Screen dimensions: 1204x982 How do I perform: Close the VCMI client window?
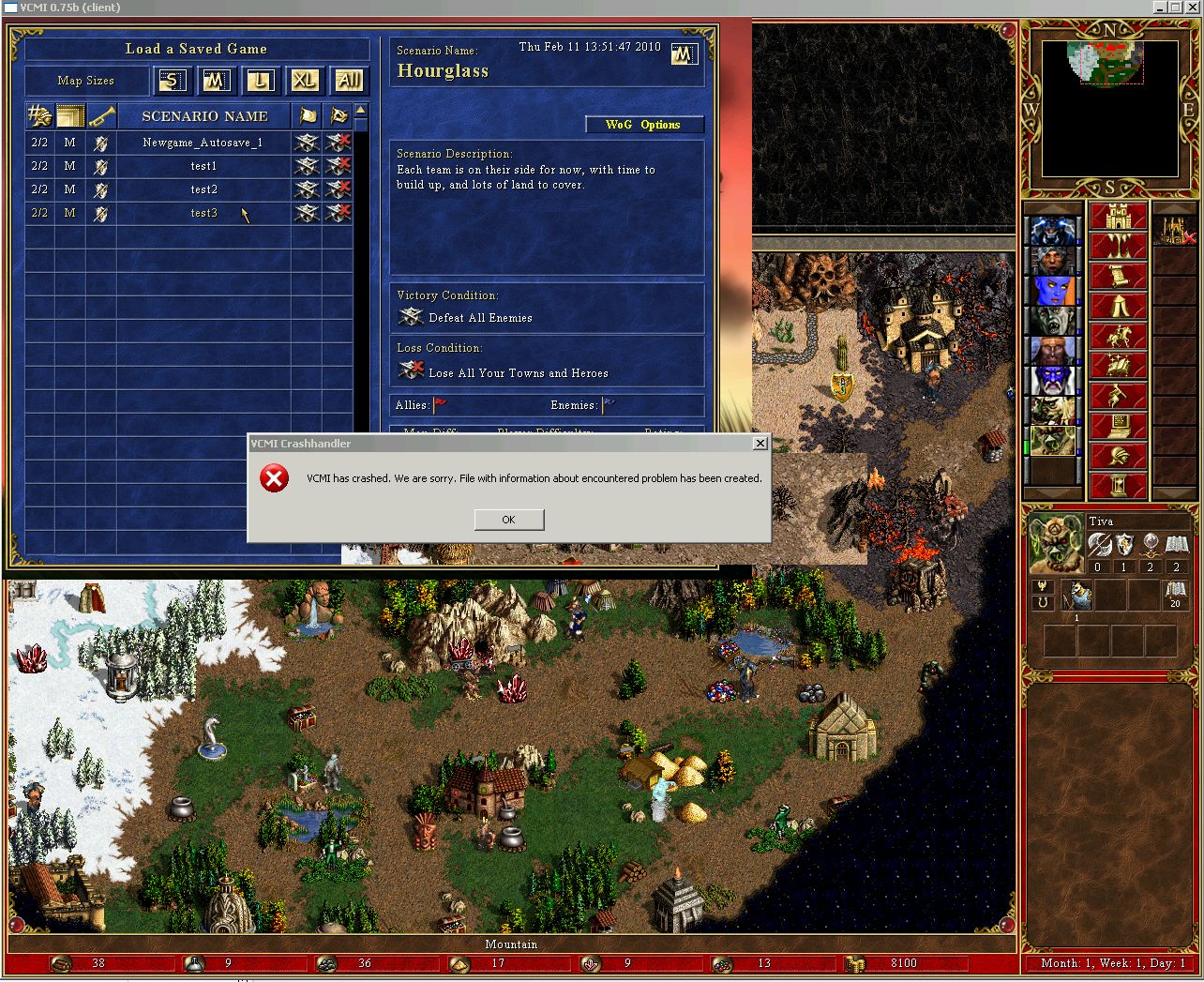(x=1193, y=8)
